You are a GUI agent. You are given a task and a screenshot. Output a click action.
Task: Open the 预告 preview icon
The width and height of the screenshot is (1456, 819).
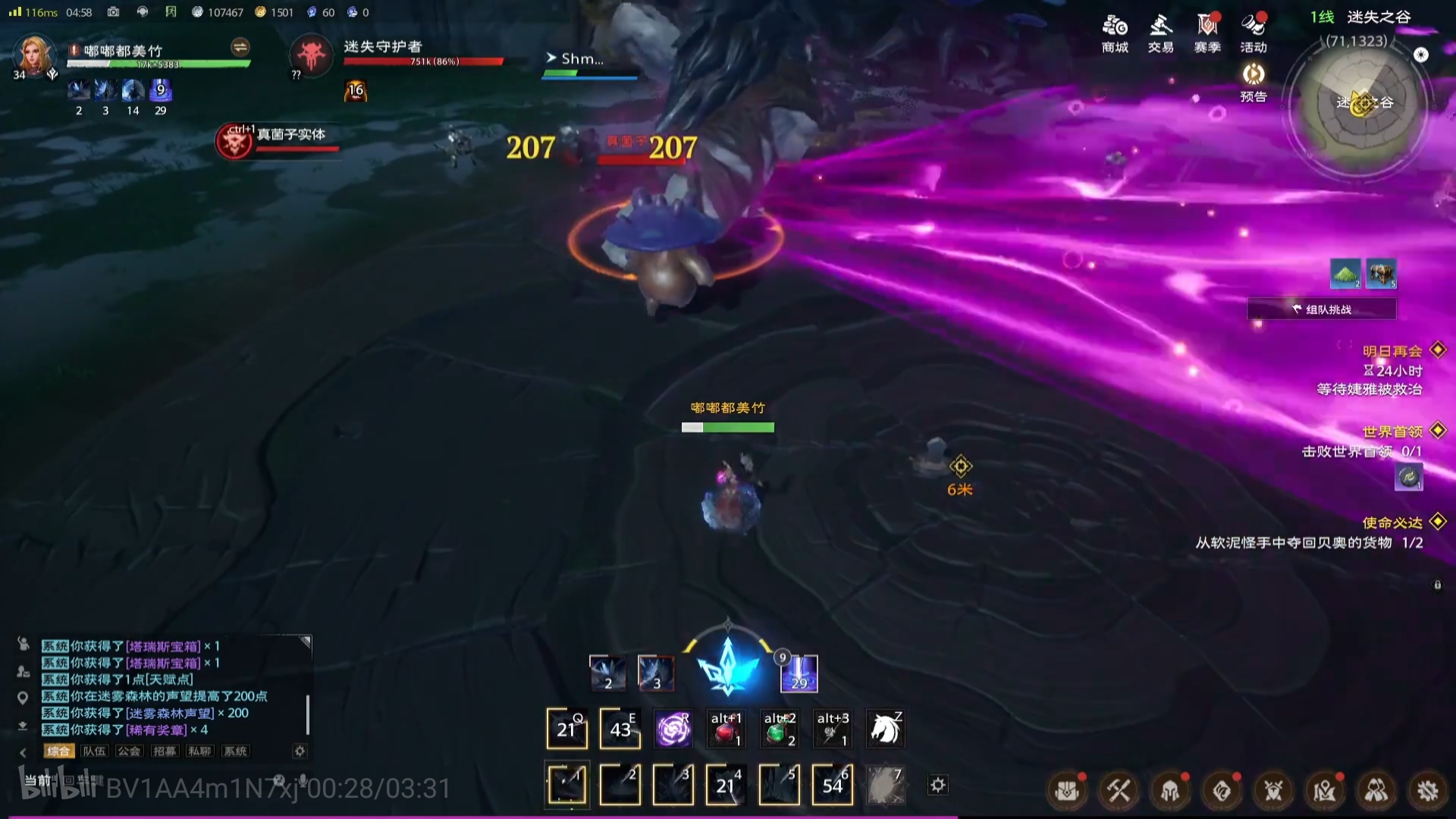1254,82
